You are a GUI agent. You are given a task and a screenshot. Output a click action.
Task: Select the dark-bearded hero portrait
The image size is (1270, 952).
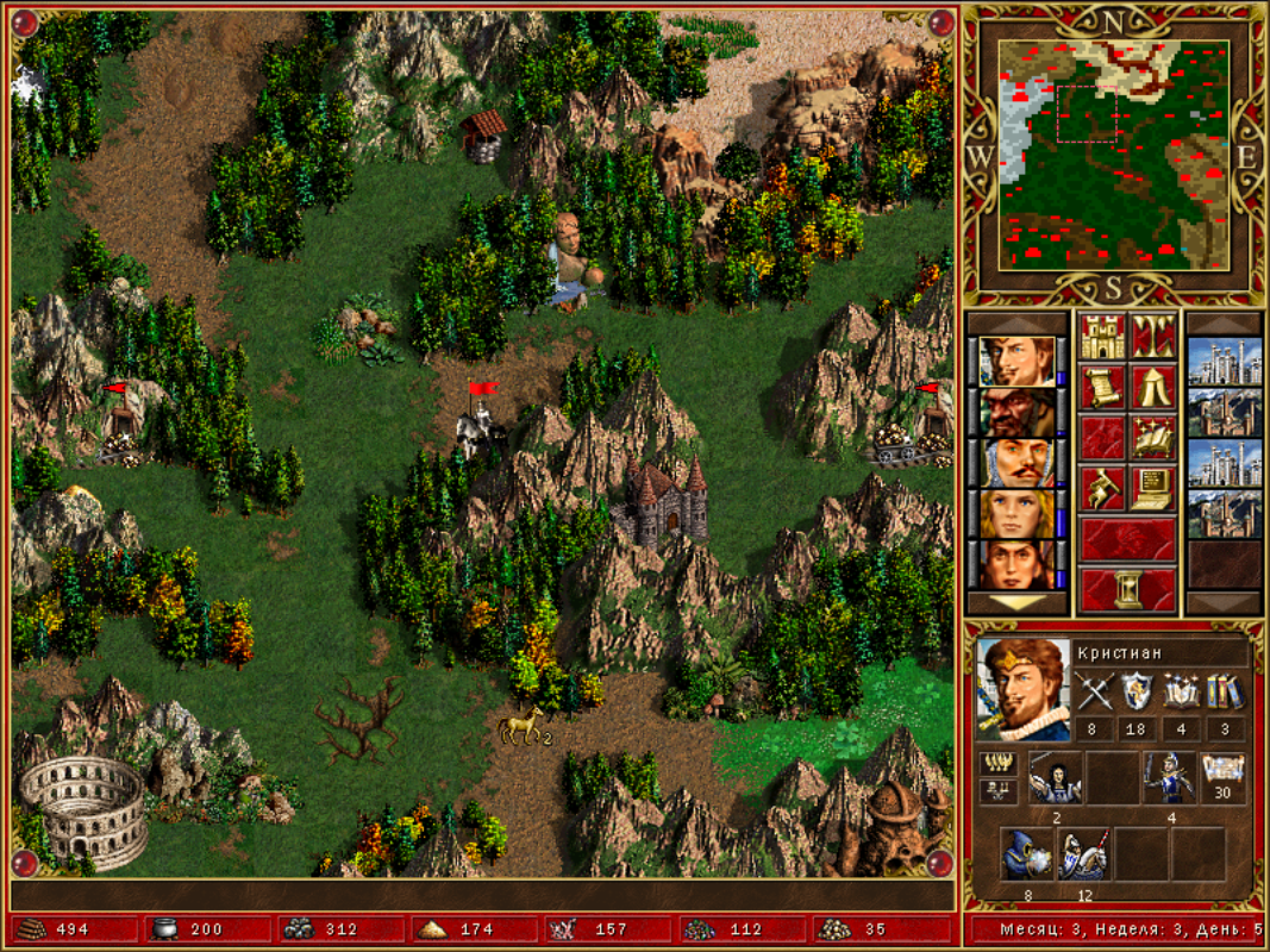click(1017, 413)
